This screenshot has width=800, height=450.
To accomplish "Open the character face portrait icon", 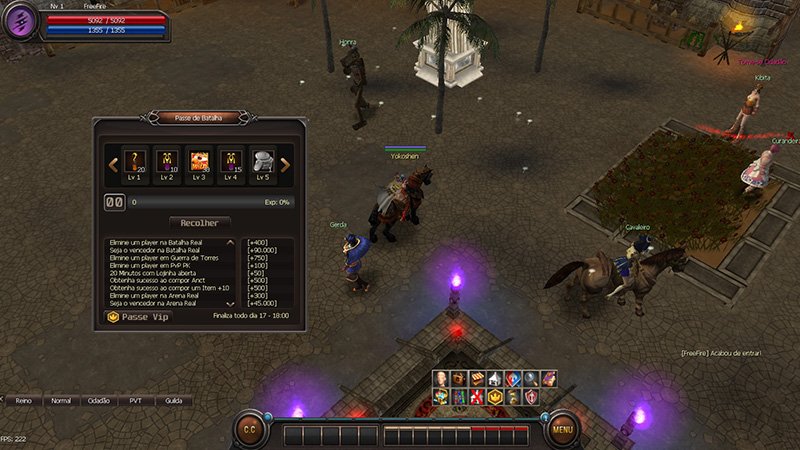I will (x=440, y=378).
